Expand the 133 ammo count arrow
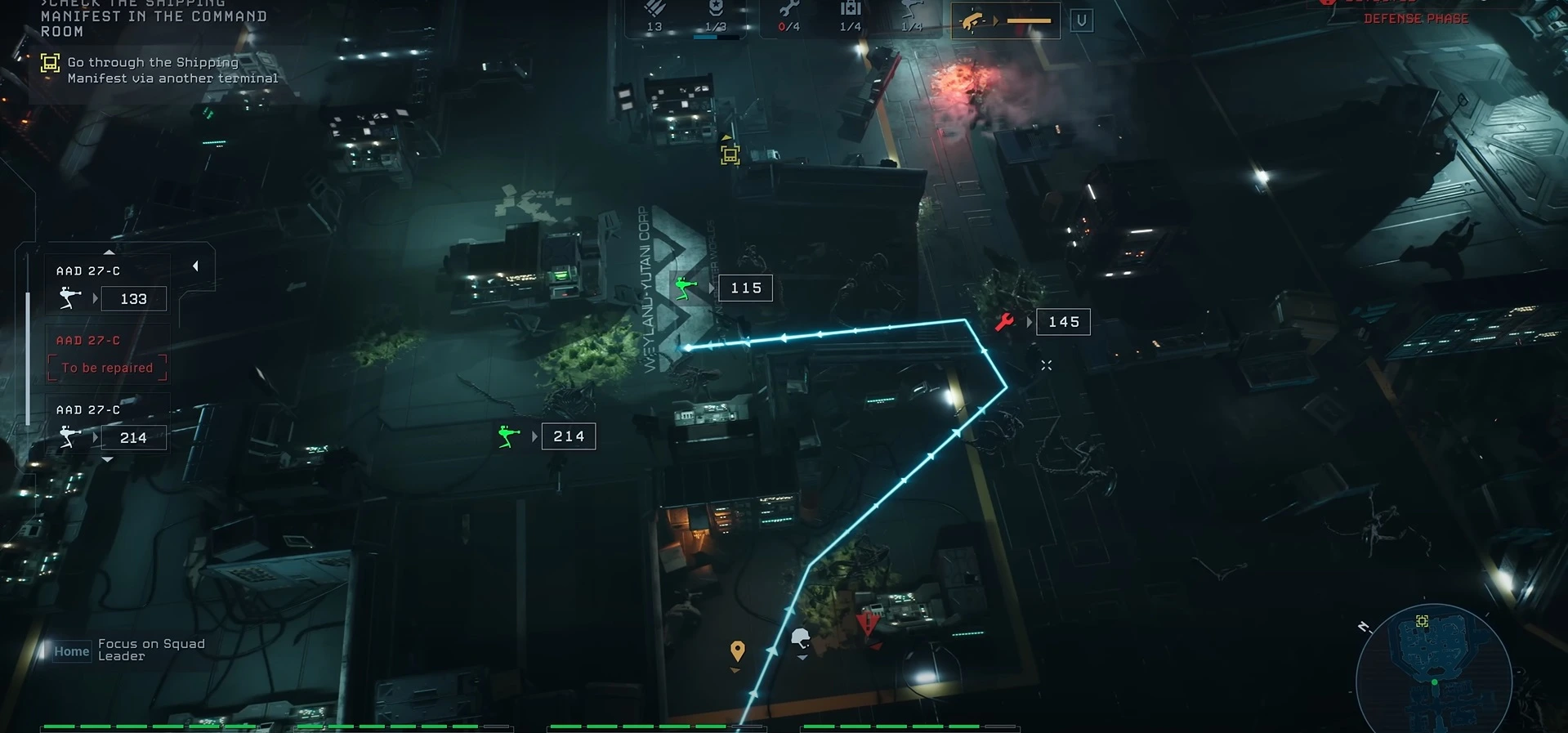The height and width of the screenshot is (733, 1568). point(97,297)
